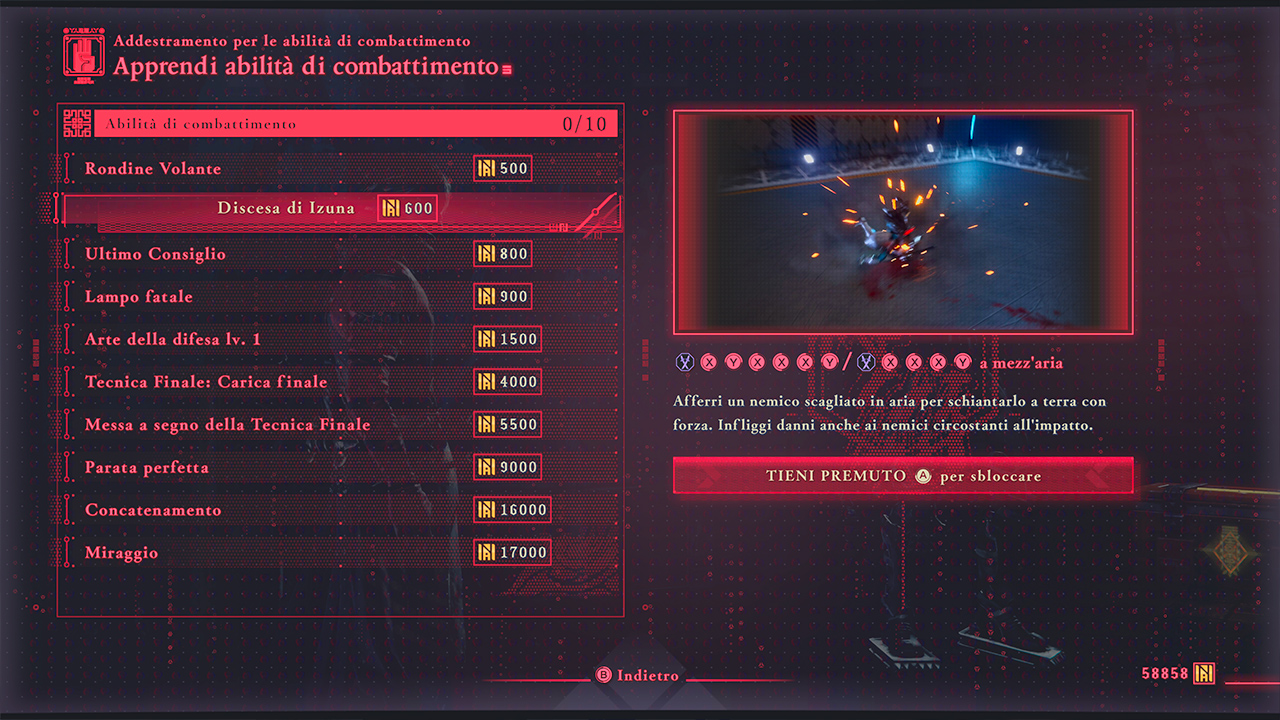Pick the Parata perfetta ability
This screenshot has width=1280, height=720.
(147, 467)
